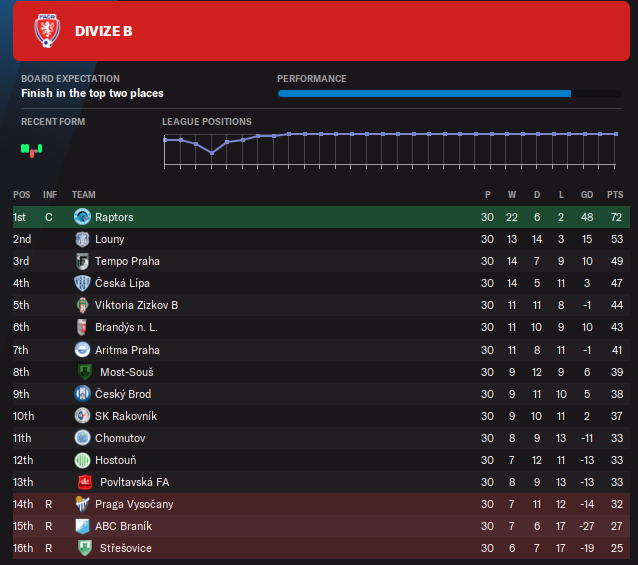
Task: Open the Divize B competition header
Action: pos(103,31)
